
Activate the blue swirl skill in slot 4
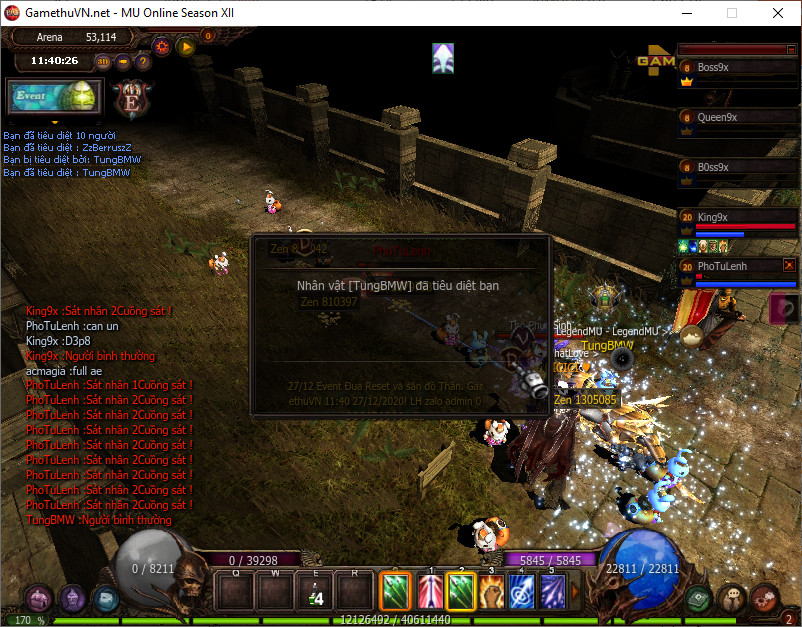(x=521, y=592)
